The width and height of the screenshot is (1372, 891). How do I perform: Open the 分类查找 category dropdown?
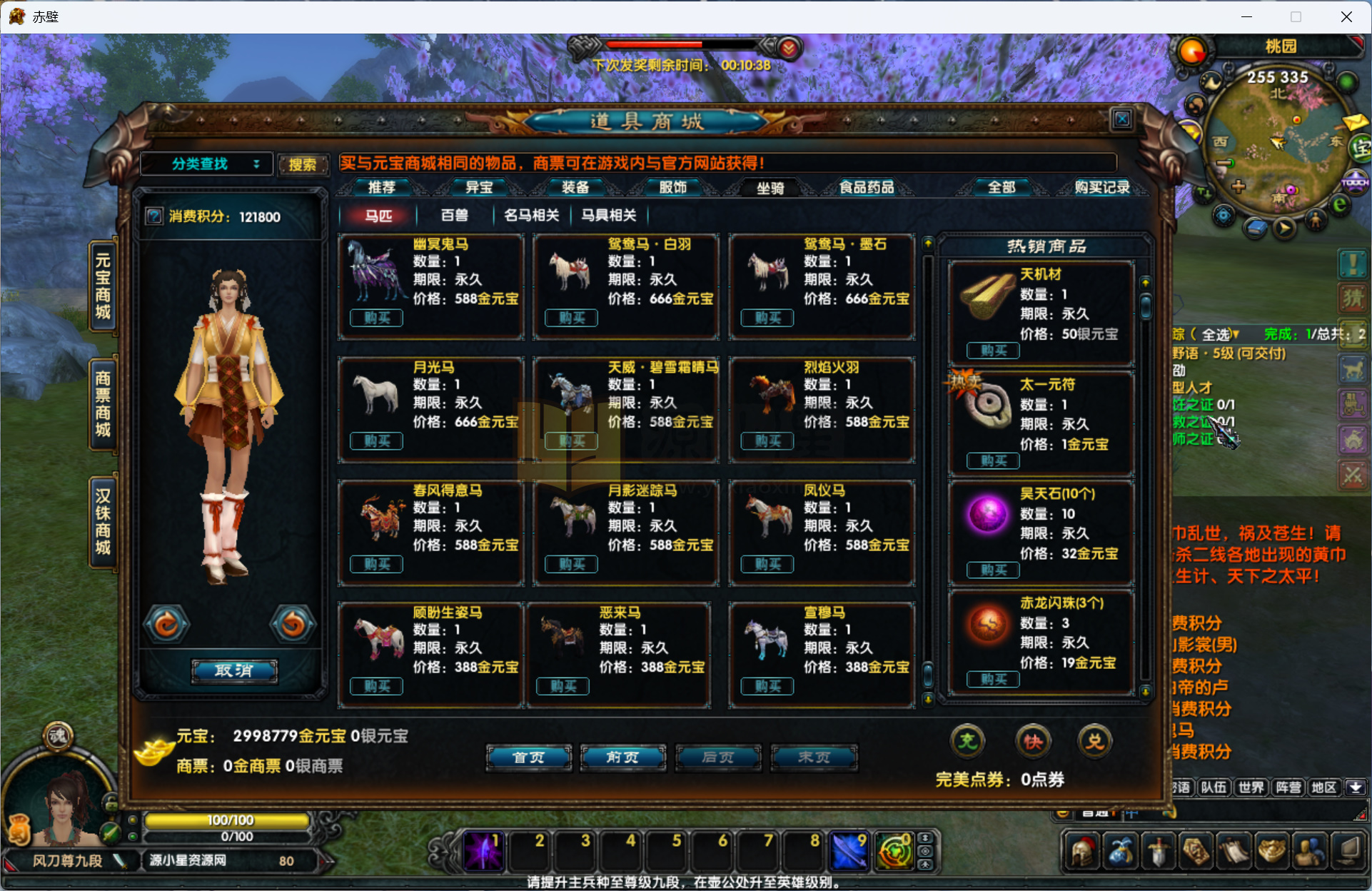pos(206,164)
